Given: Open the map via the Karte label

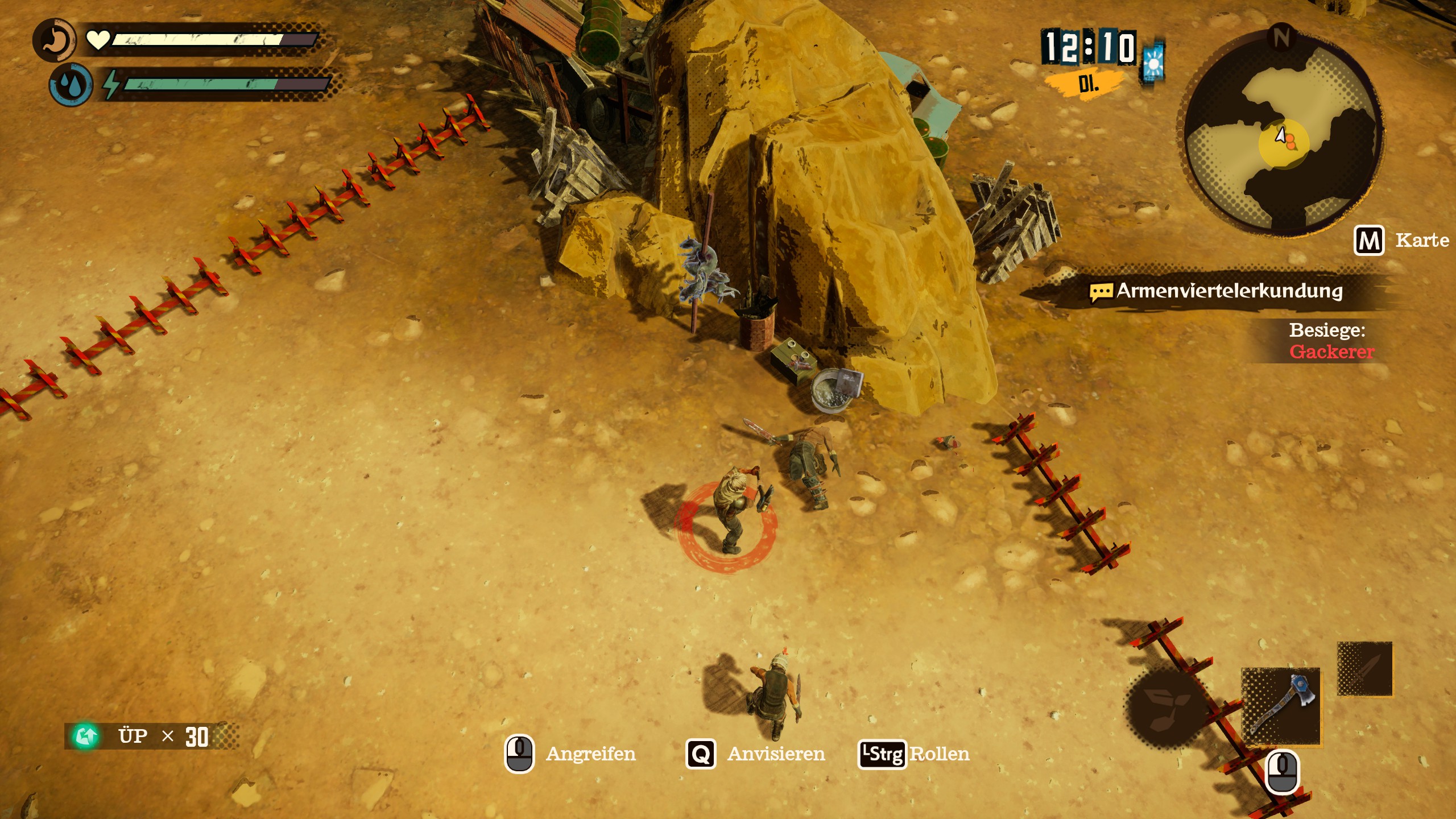Looking at the screenshot, I should [1421, 241].
